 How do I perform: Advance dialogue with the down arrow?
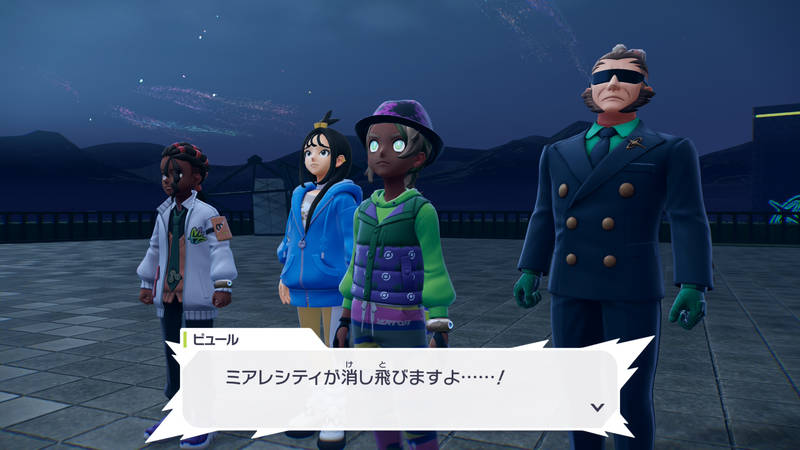click(x=598, y=407)
